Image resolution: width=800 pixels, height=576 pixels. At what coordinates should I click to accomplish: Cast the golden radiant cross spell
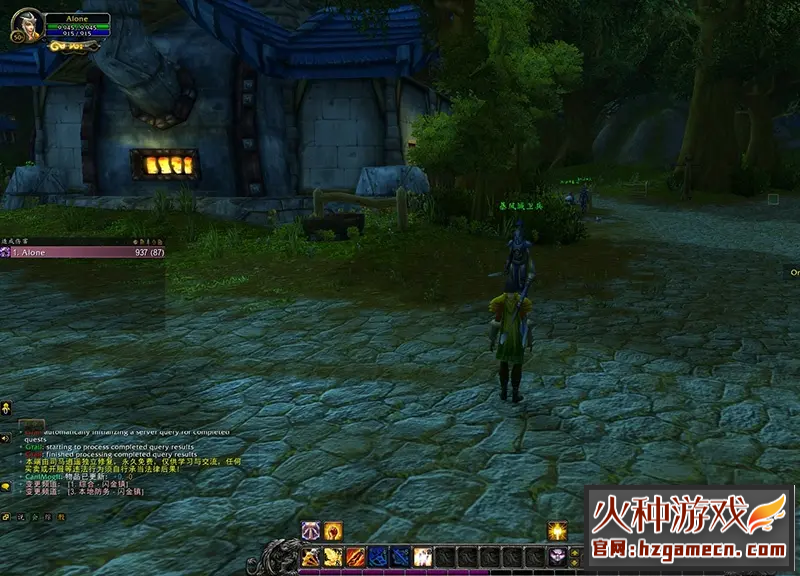pos(557,532)
